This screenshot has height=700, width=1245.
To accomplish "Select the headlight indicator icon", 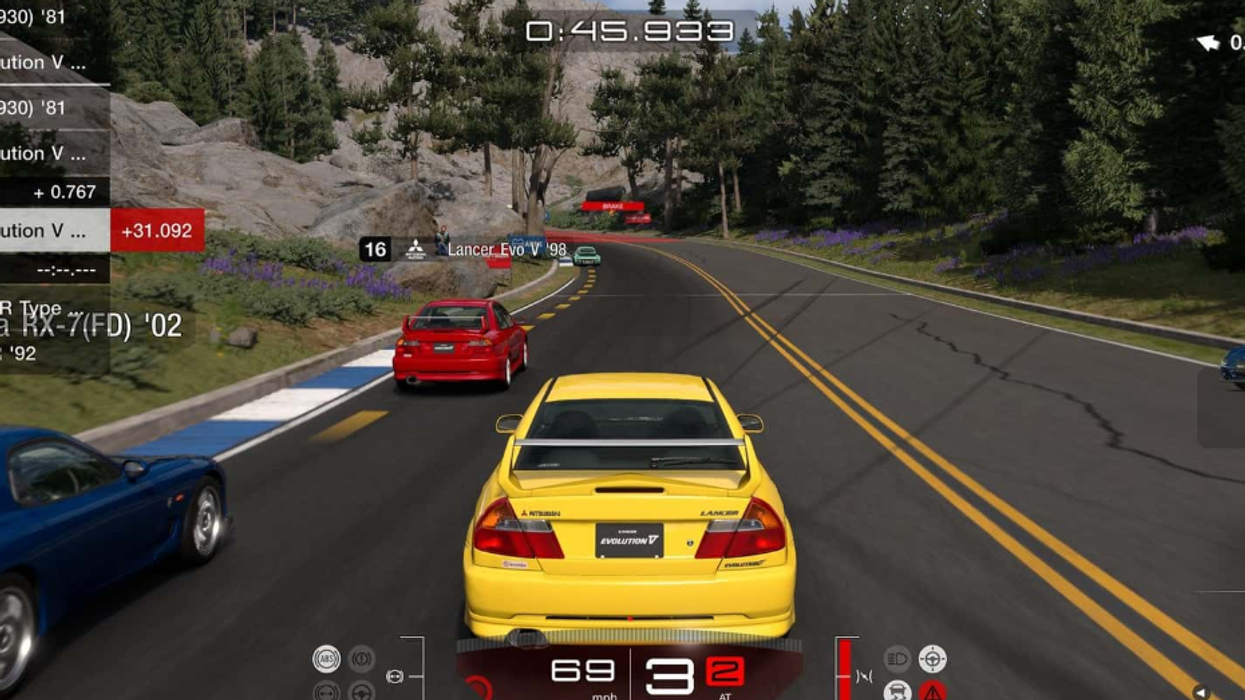I will pyautogui.click(x=897, y=658).
